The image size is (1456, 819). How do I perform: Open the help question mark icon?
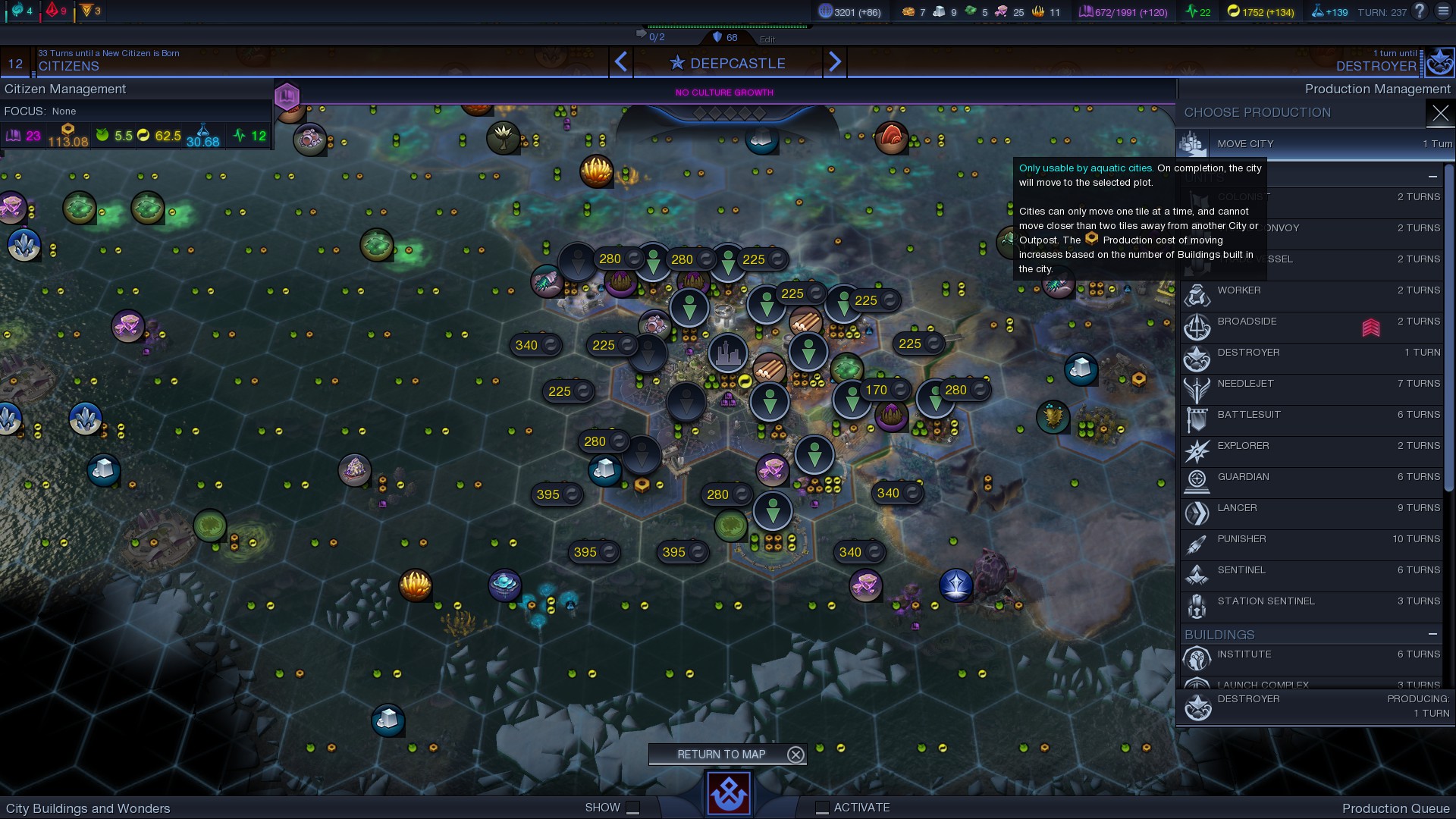tap(1420, 11)
